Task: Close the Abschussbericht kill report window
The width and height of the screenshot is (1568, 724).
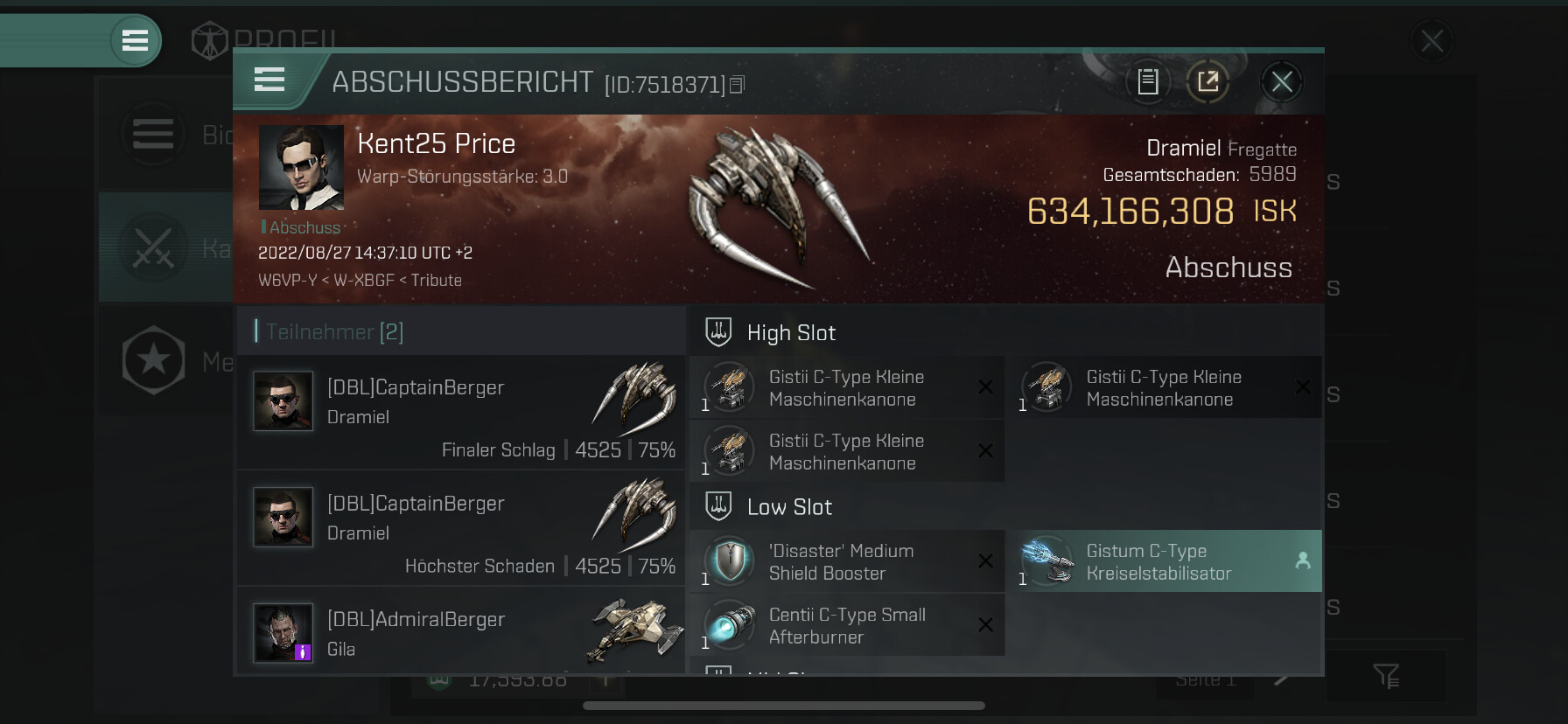Action: pos(1282,82)
